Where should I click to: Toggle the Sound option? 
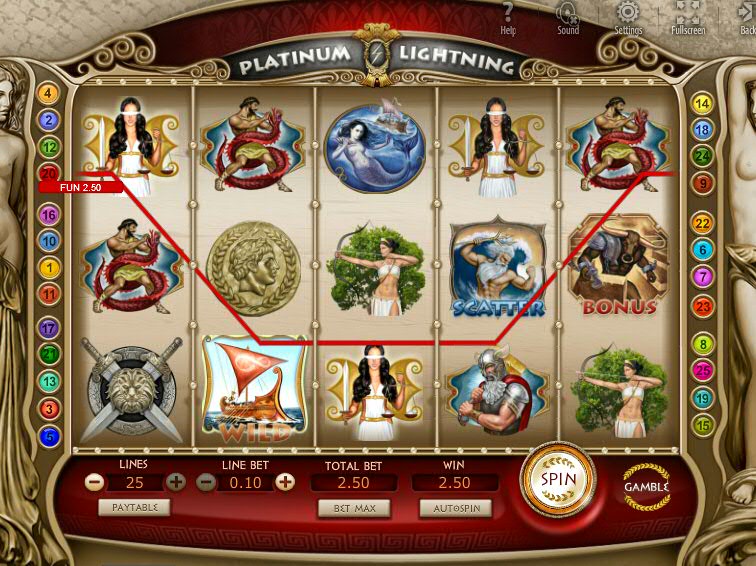[568, 18]
